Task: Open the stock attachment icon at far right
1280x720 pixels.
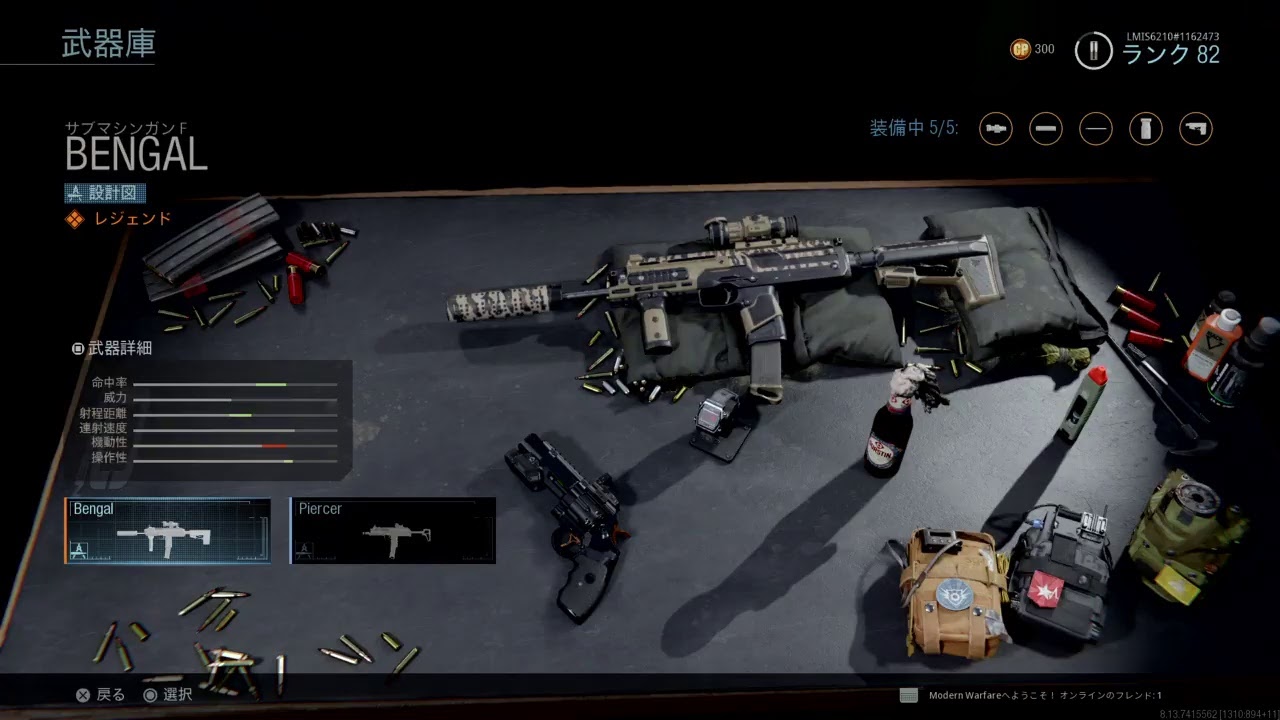Action: click(1196, 129)
